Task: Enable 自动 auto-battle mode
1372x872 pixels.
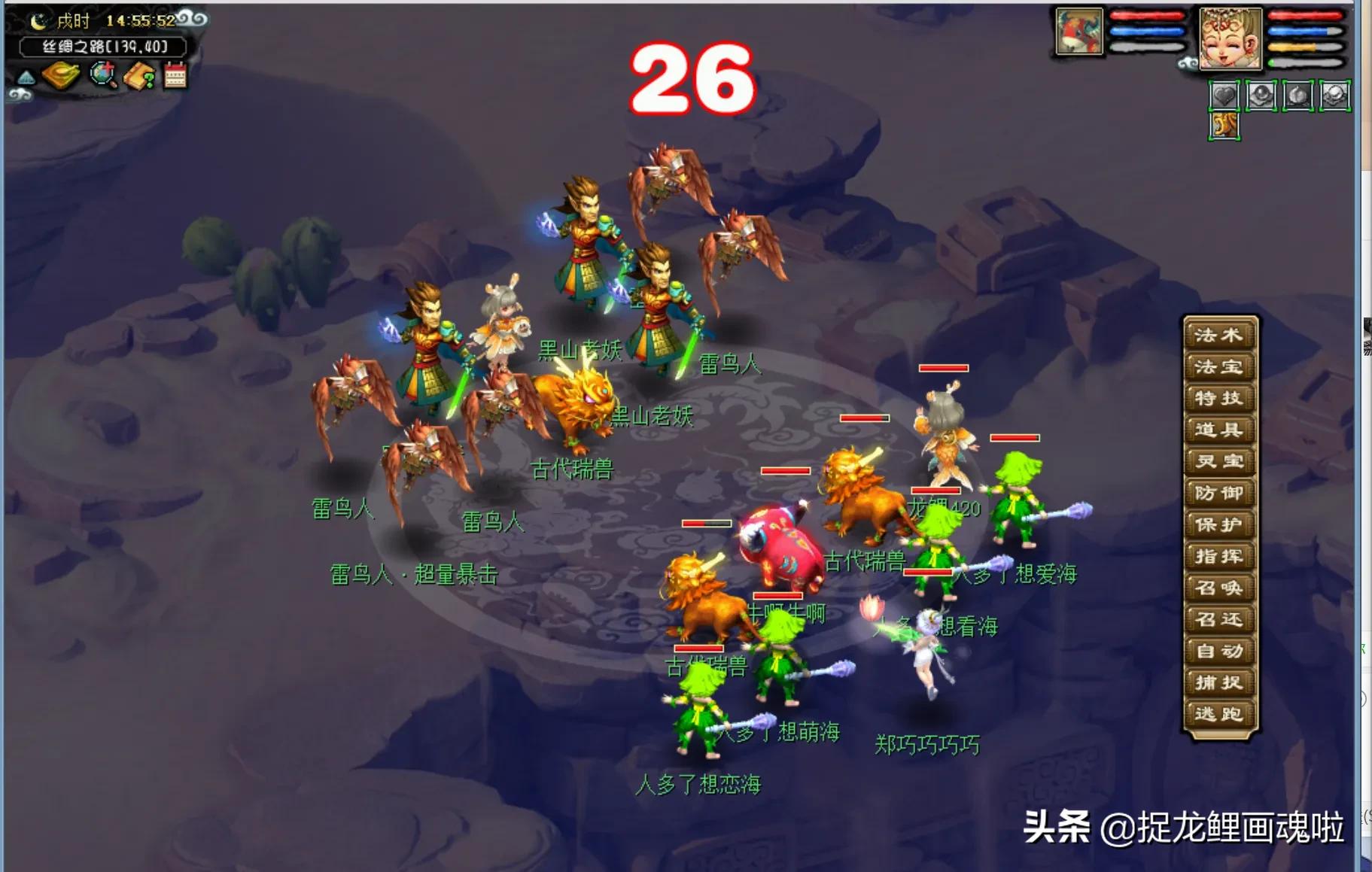Action: coord(1220,652)
